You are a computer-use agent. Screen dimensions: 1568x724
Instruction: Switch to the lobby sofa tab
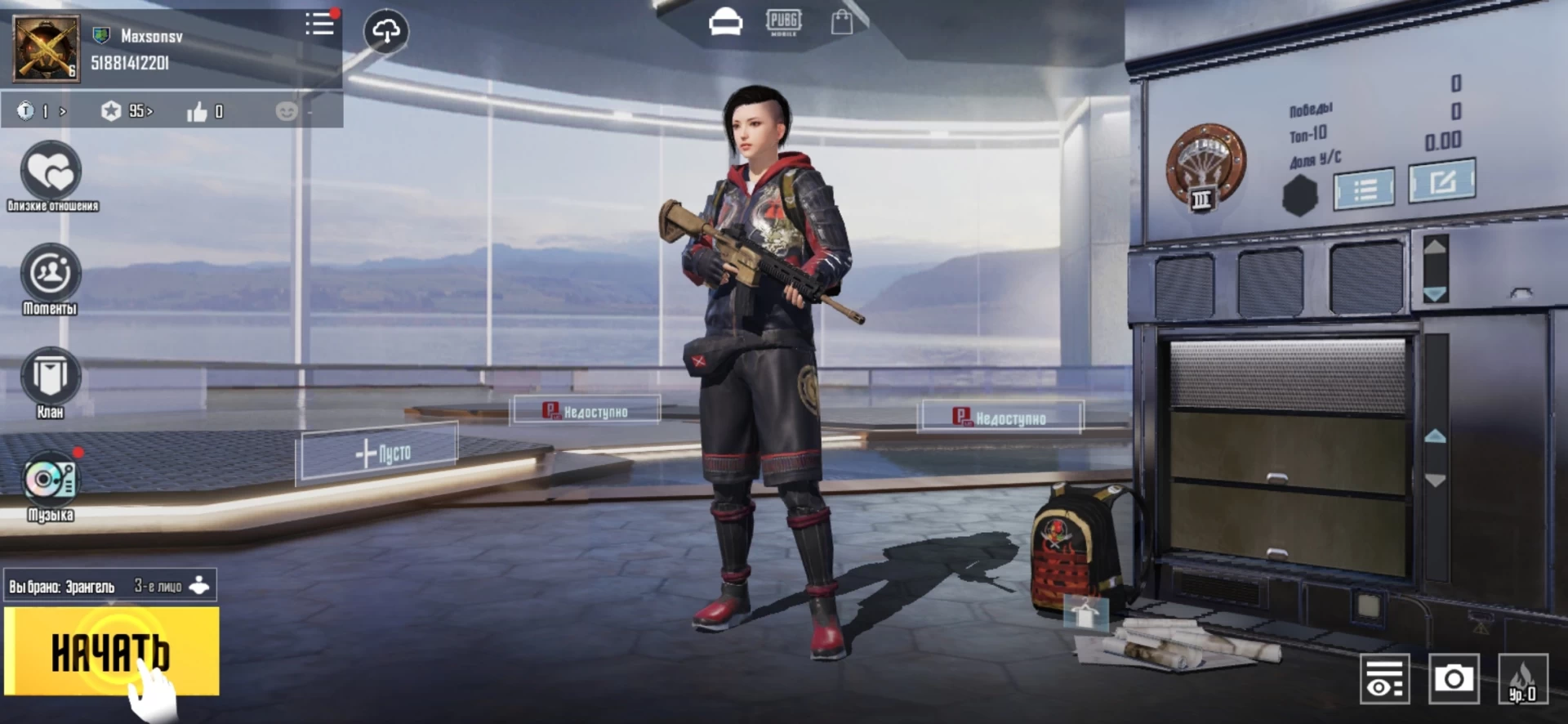[x=725, y=22]
